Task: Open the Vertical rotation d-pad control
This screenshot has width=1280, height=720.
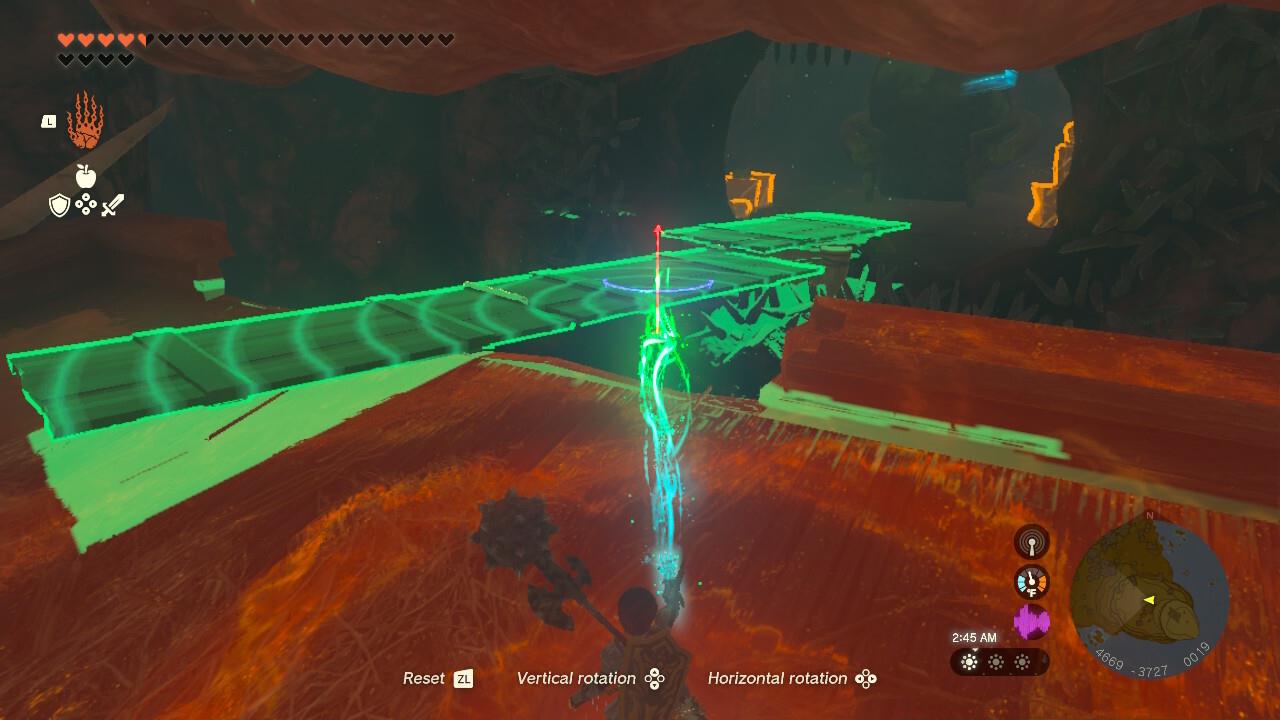Action: (655, 678)
